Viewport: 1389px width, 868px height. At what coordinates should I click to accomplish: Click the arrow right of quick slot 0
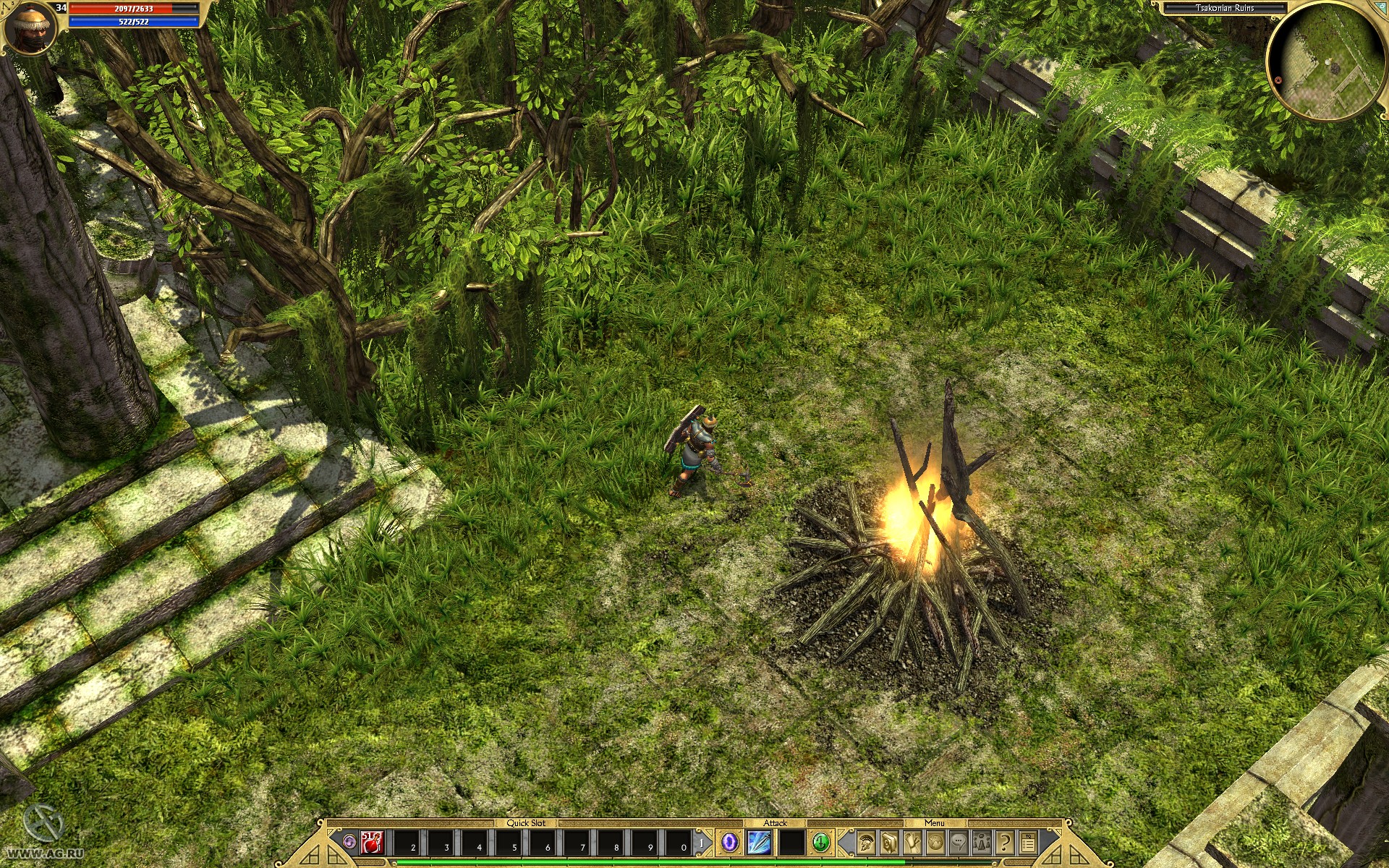[702, 843]
